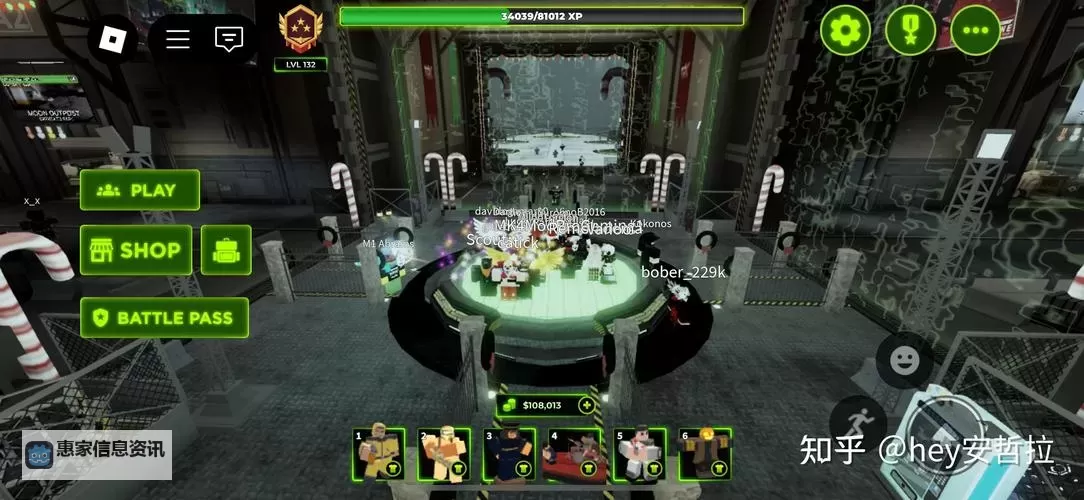Open the hamburger list menu
The height and width of the screenshot is (500, 1084).
178,39
